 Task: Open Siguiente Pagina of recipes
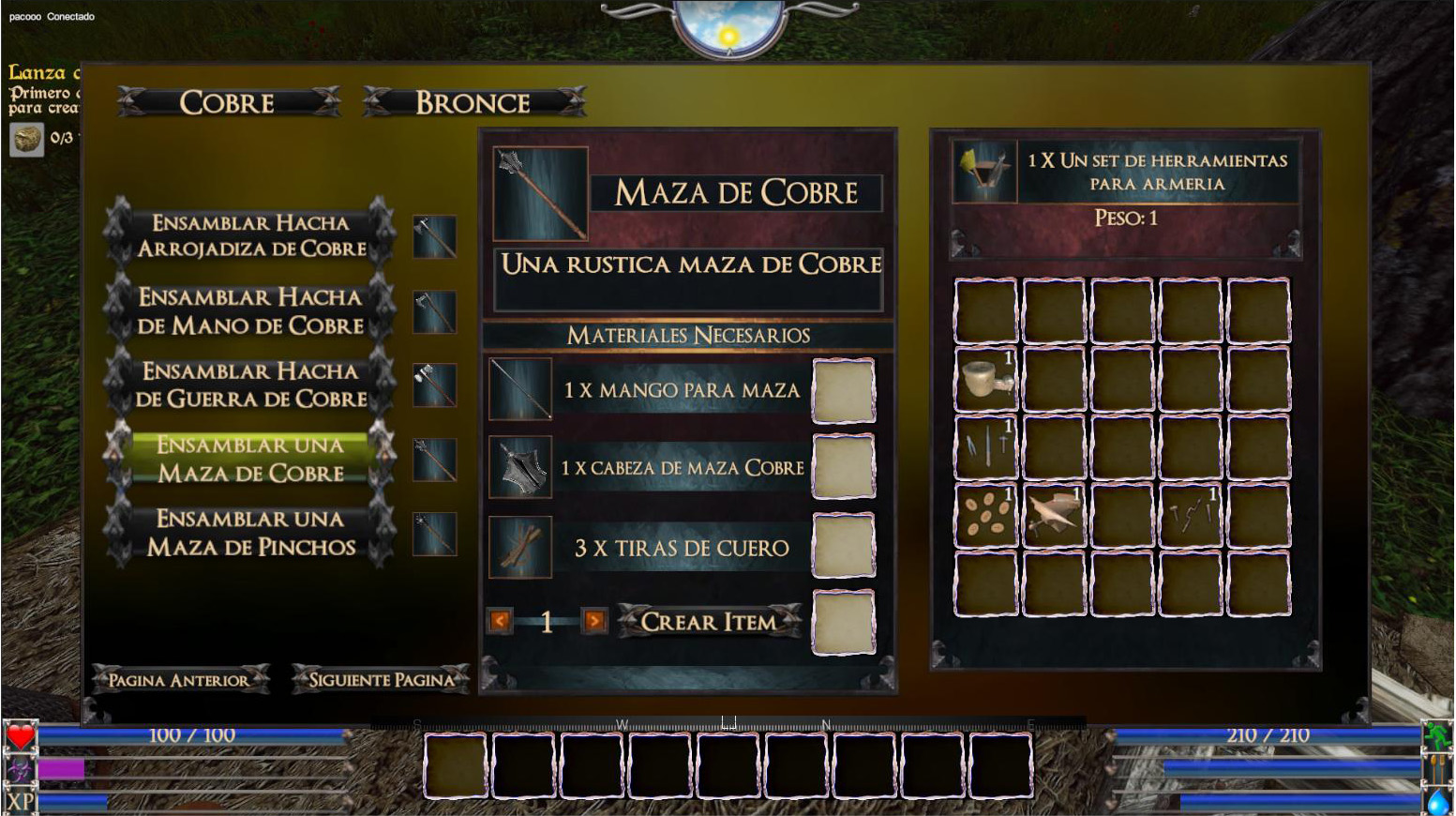381,680
